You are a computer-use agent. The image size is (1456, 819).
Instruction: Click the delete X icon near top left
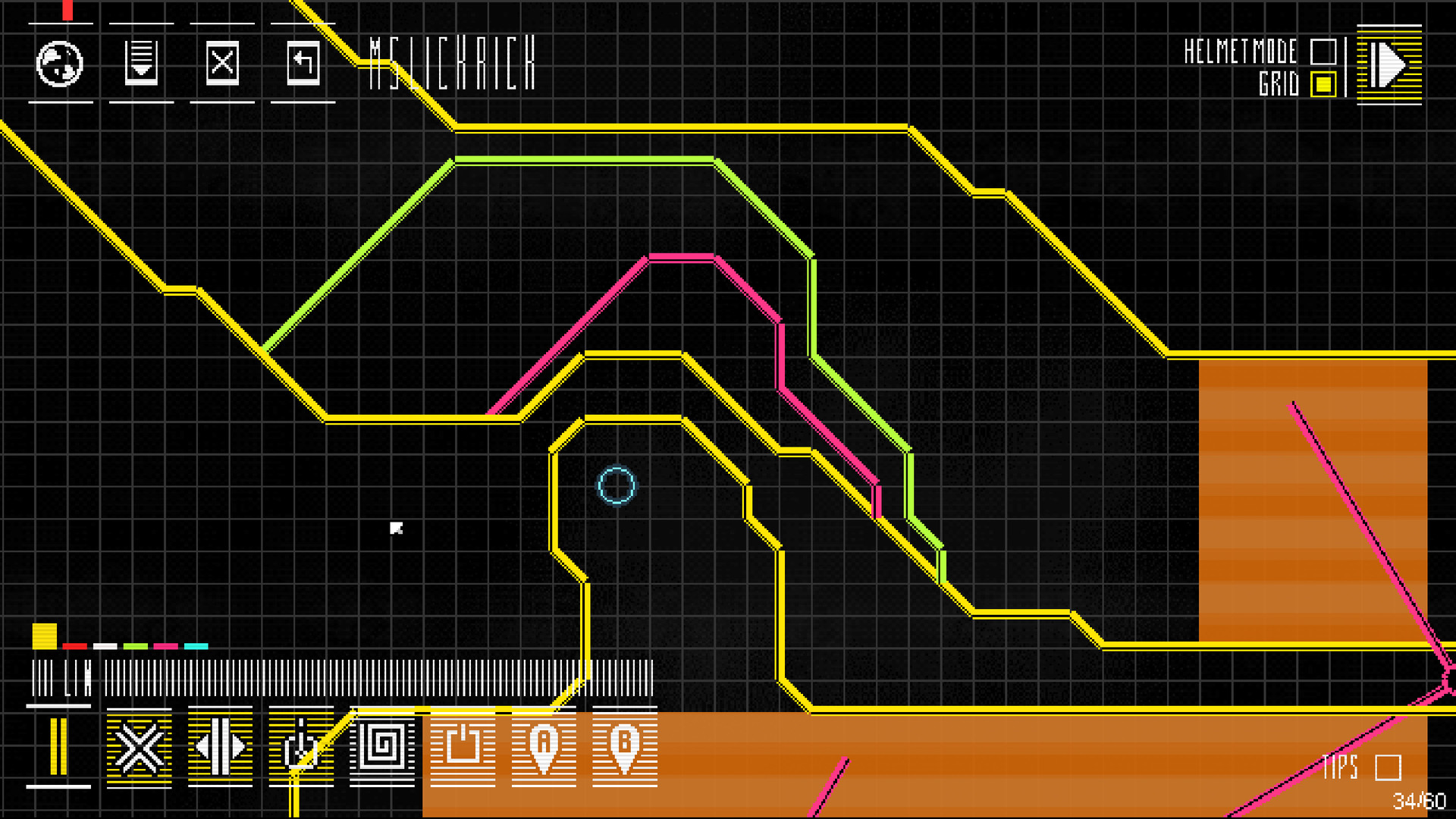click(x=222, y=64)
